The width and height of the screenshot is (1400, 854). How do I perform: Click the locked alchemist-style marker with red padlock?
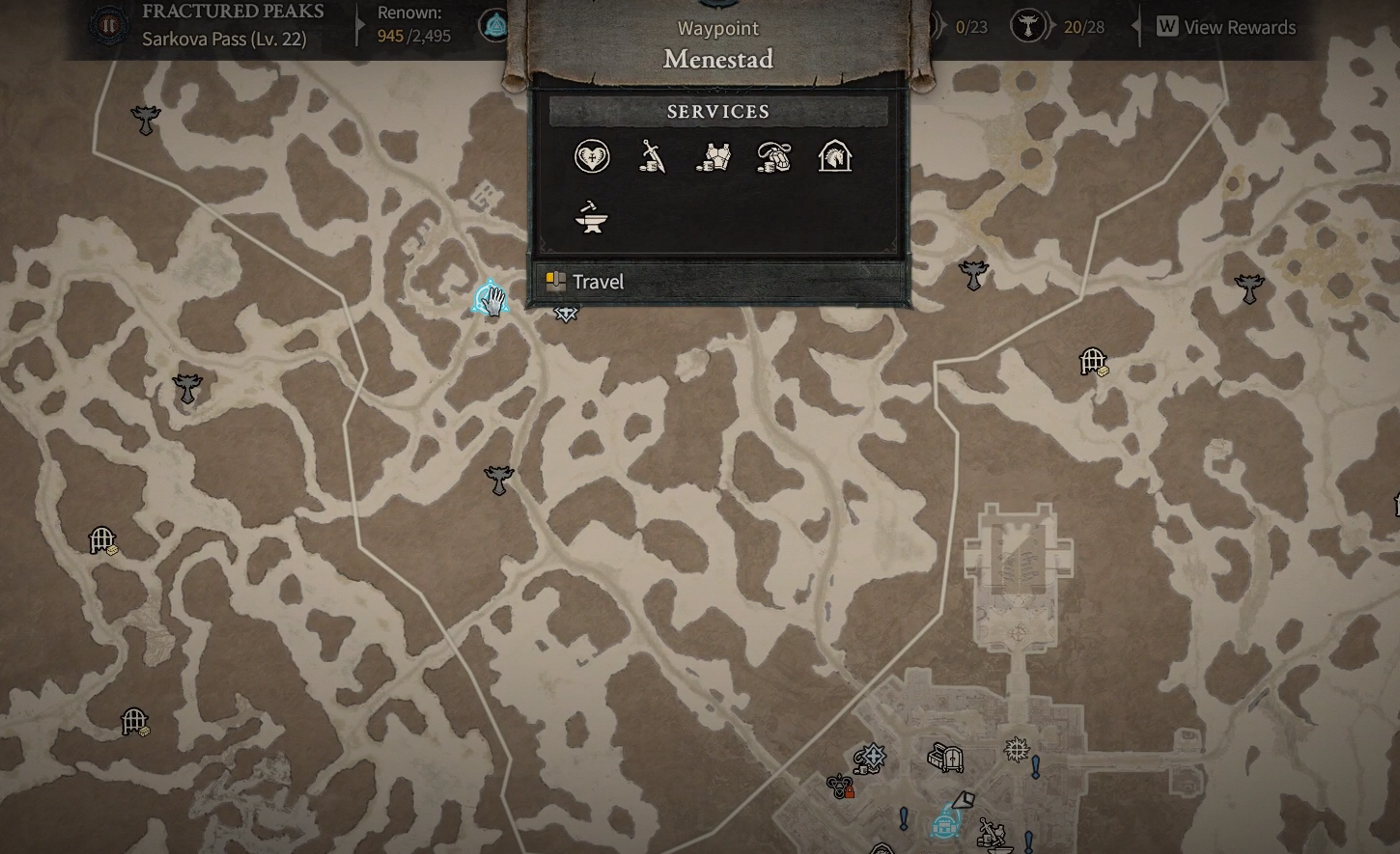click(x=841, y=786)
